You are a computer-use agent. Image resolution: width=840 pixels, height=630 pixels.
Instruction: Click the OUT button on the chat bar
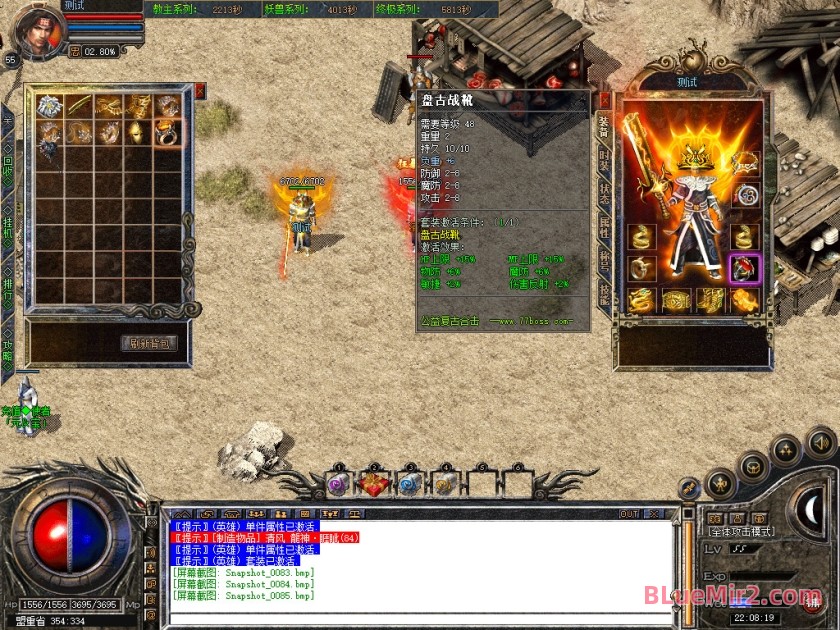[x=629, y=514]
